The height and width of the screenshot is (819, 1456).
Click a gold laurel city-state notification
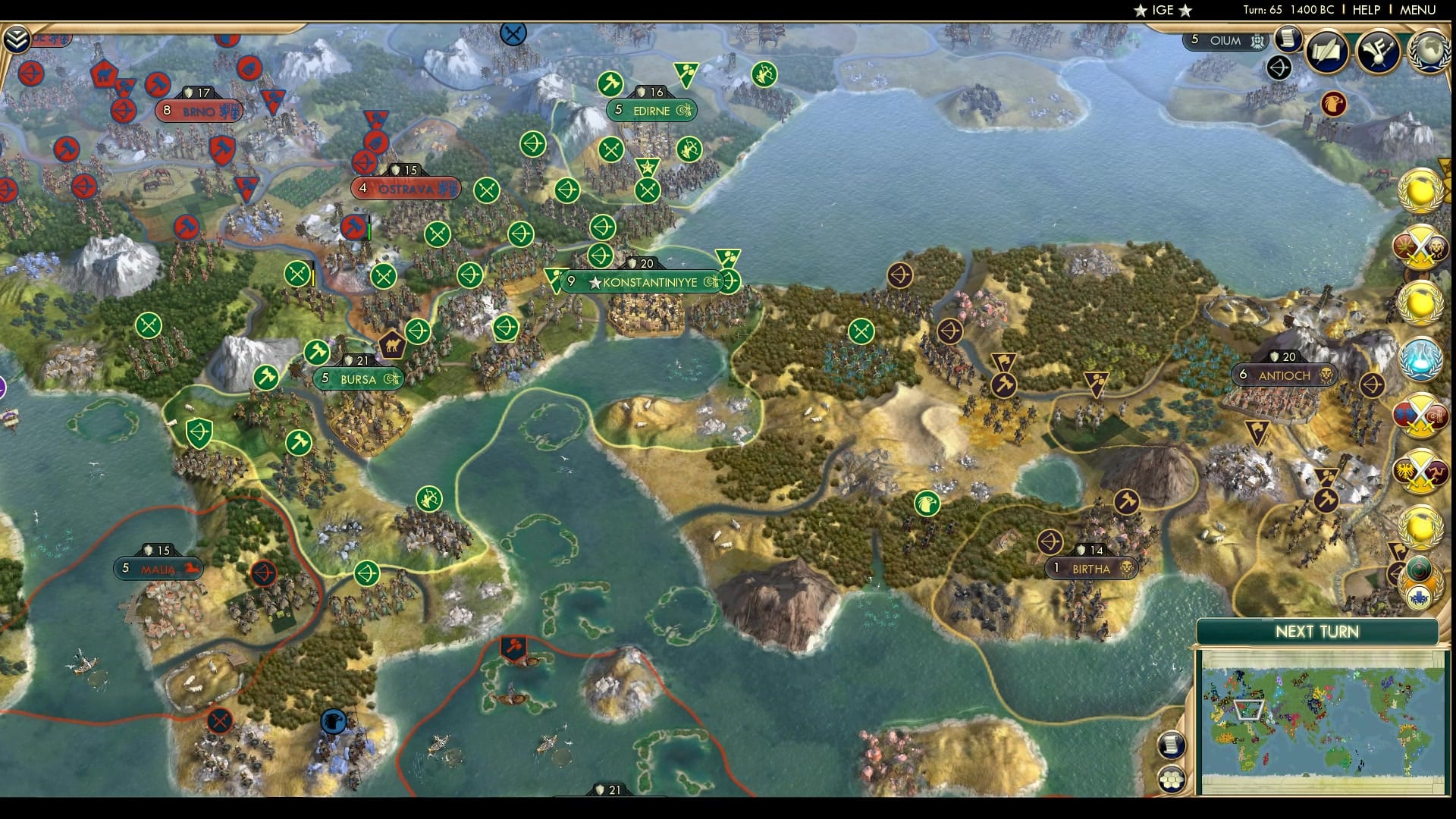1419,191
